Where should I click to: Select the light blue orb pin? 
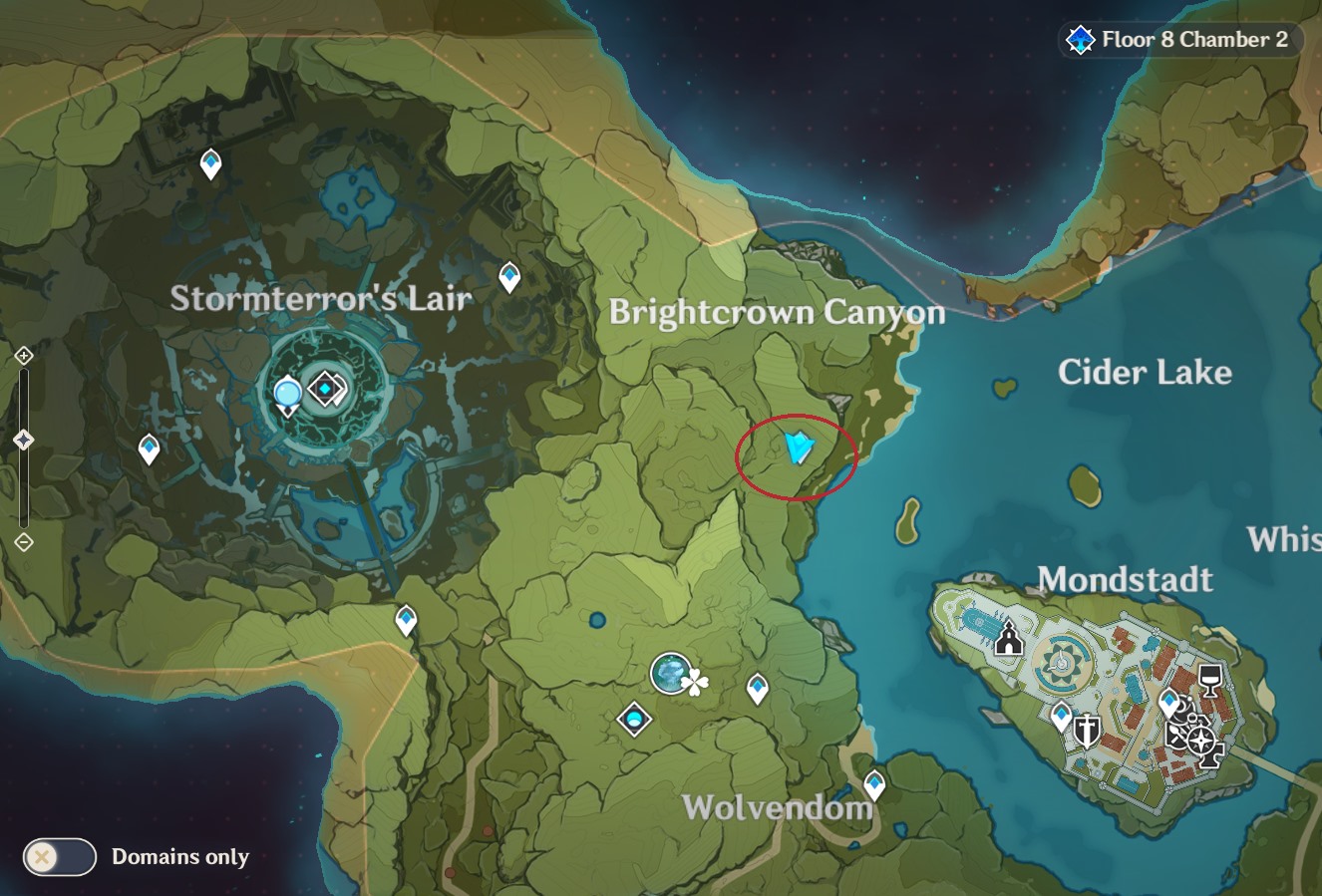(288, 395)
